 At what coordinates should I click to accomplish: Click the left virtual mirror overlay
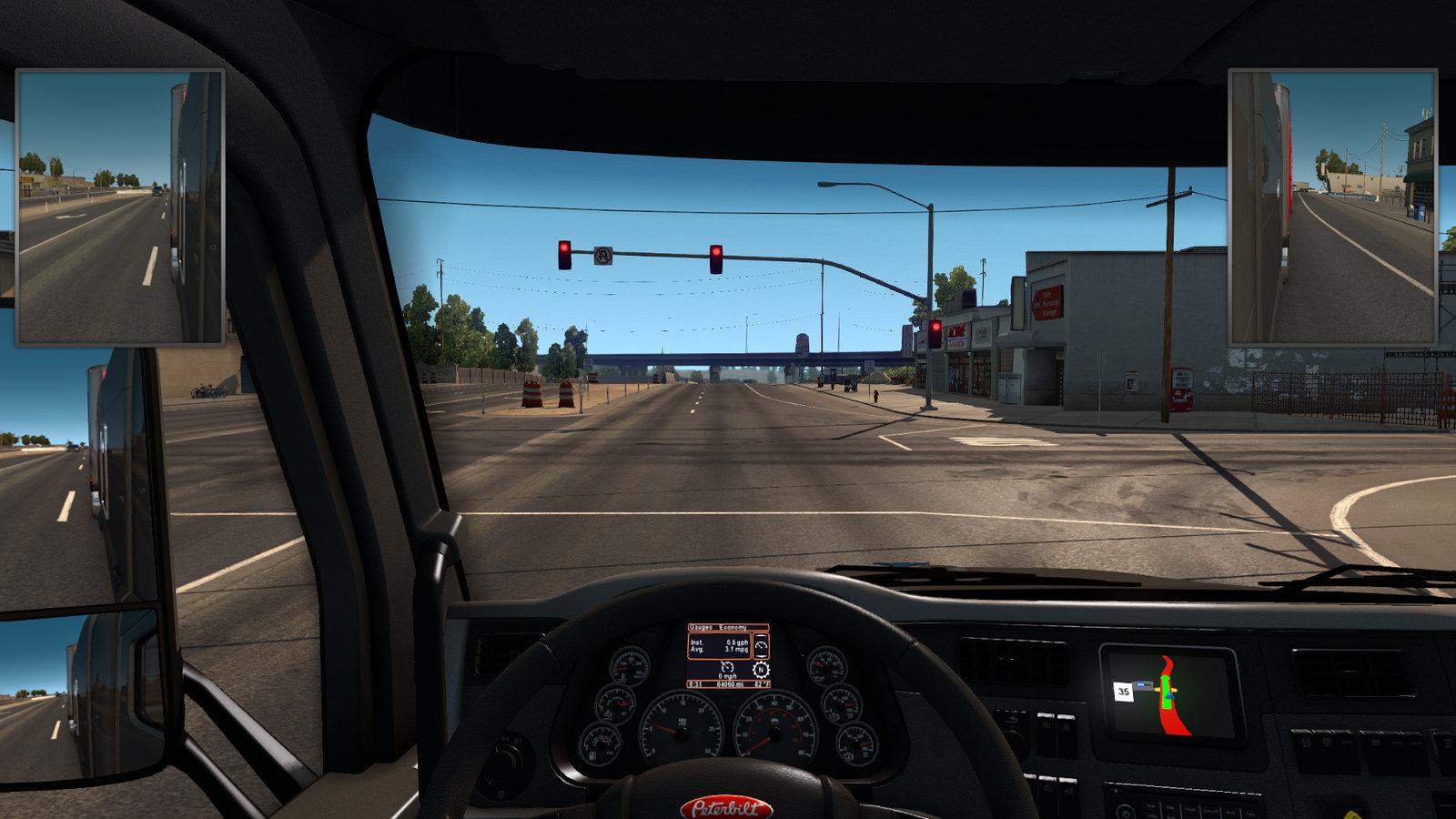(x=120, y=207)
